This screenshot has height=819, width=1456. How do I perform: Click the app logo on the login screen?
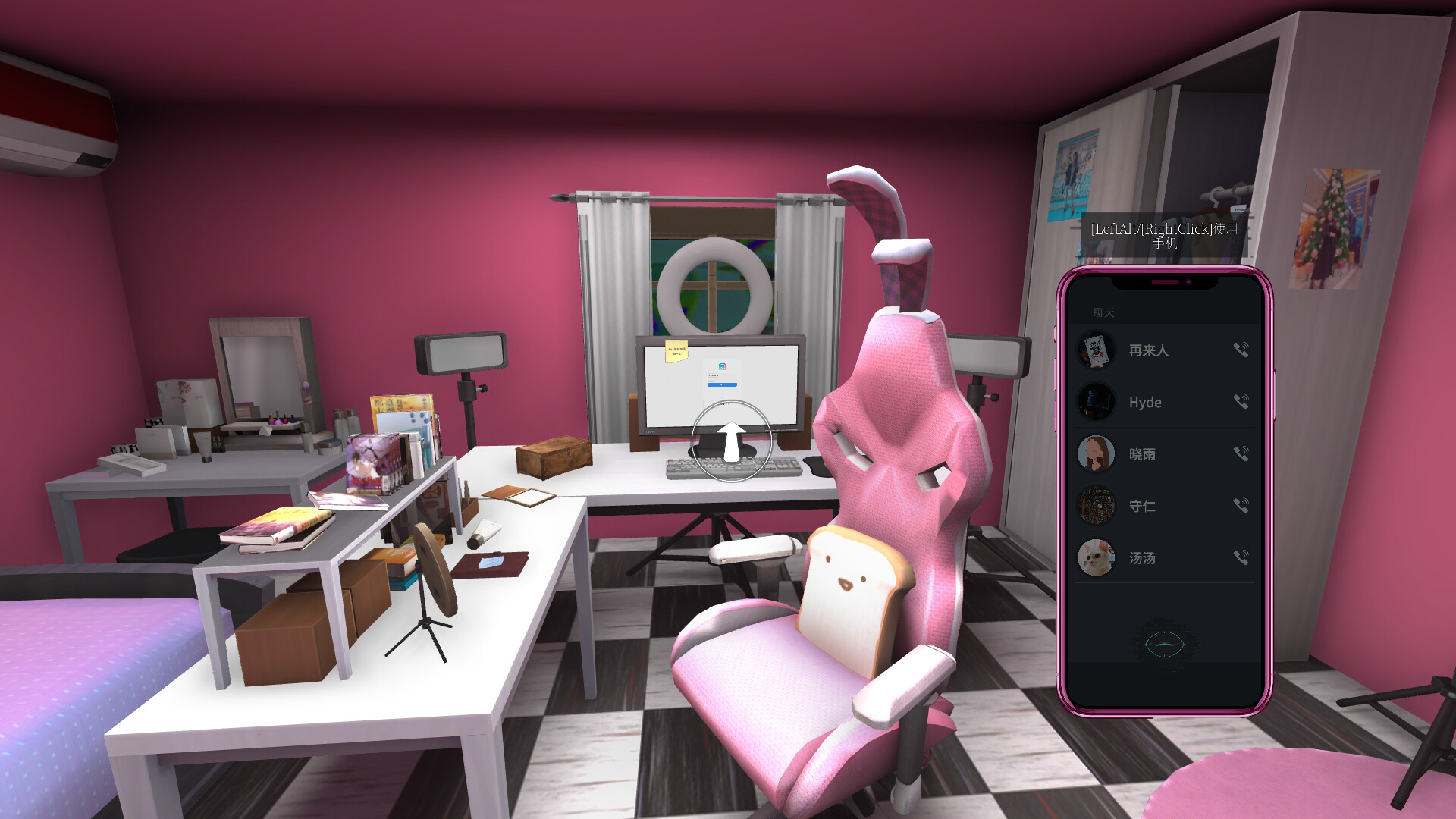pyautogui.click(x=722, y=366)
